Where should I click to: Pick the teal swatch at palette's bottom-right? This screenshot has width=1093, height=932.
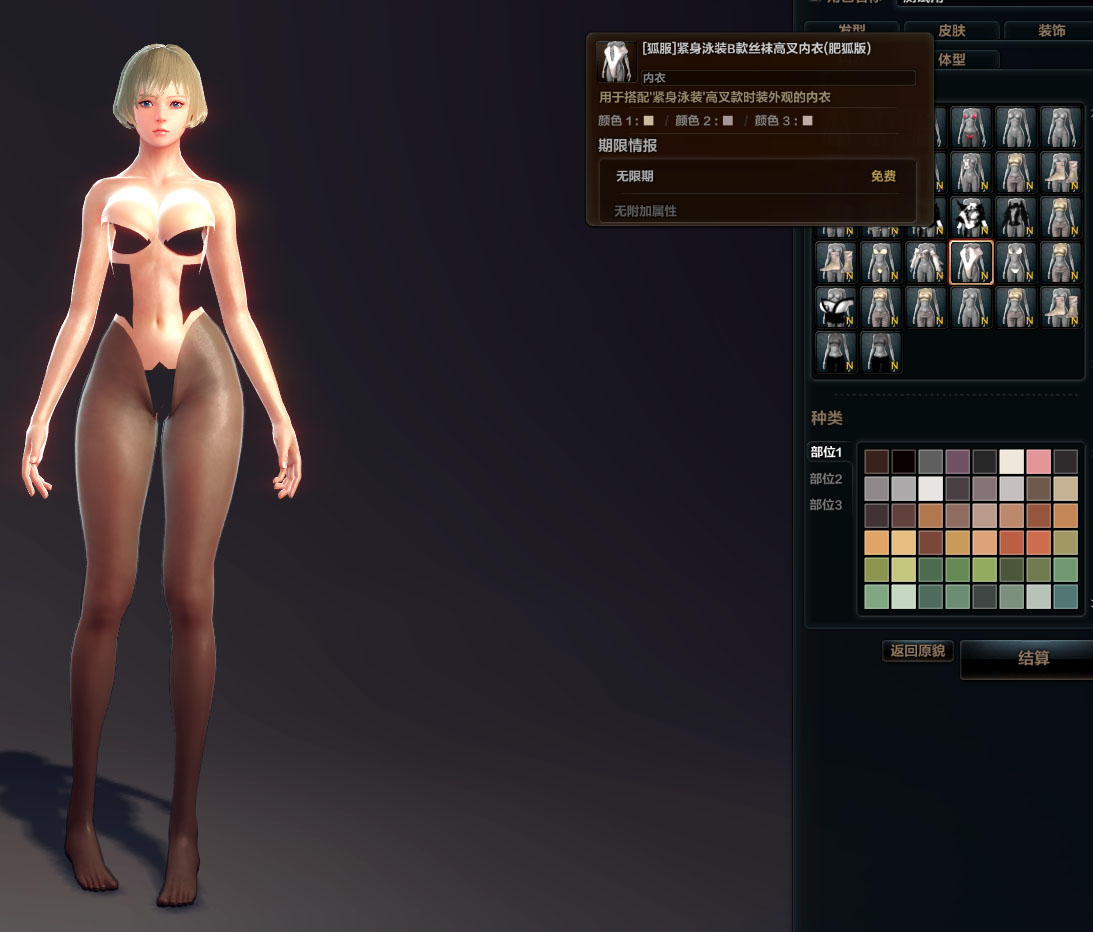pyautogui.click(x=1066, y=597)
